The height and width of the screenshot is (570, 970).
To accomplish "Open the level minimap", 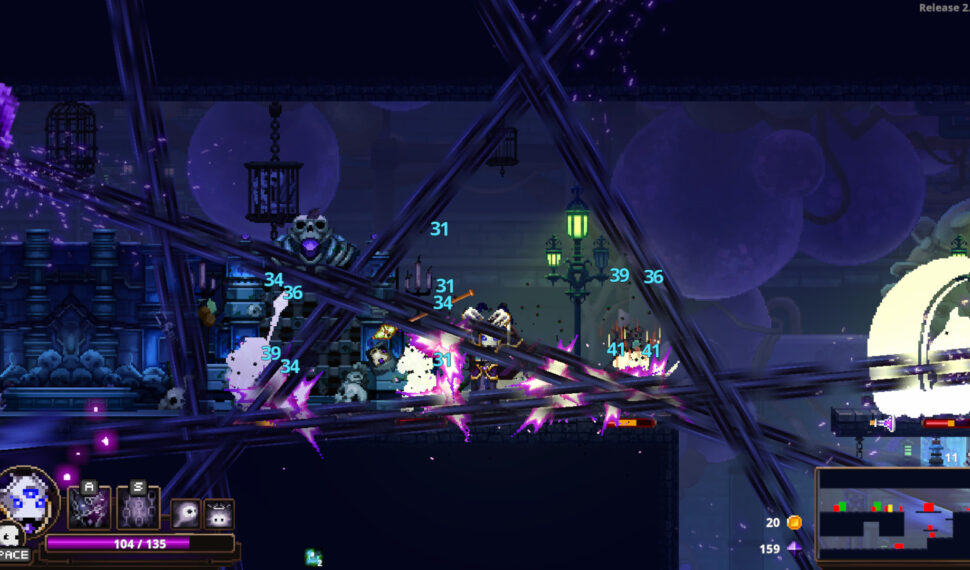I will 891,515.
